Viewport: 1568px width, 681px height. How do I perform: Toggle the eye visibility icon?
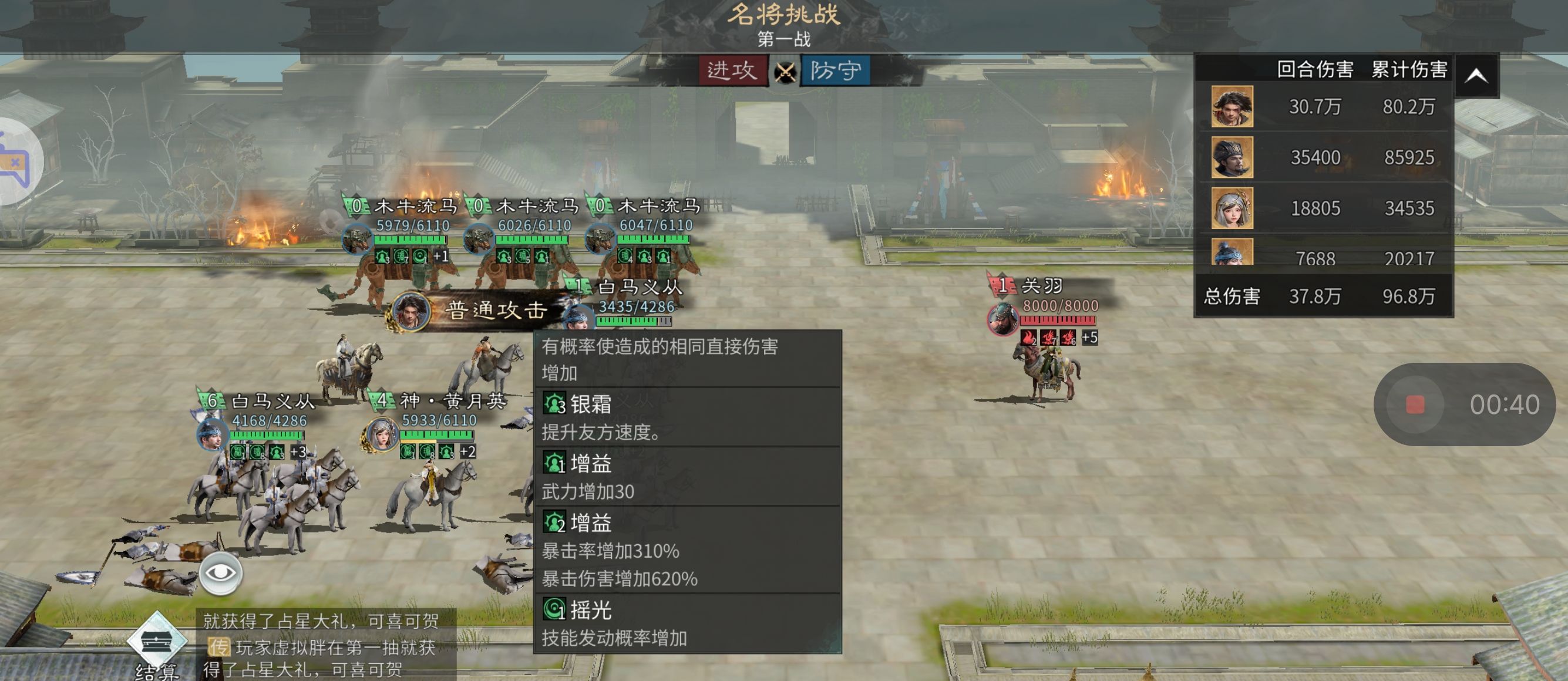(220, 574)
